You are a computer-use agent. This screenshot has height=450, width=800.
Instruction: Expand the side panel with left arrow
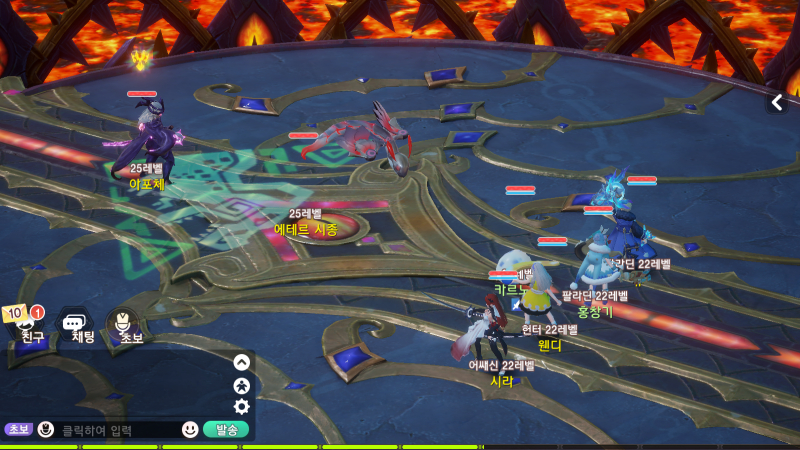click(x=777, y=102)
